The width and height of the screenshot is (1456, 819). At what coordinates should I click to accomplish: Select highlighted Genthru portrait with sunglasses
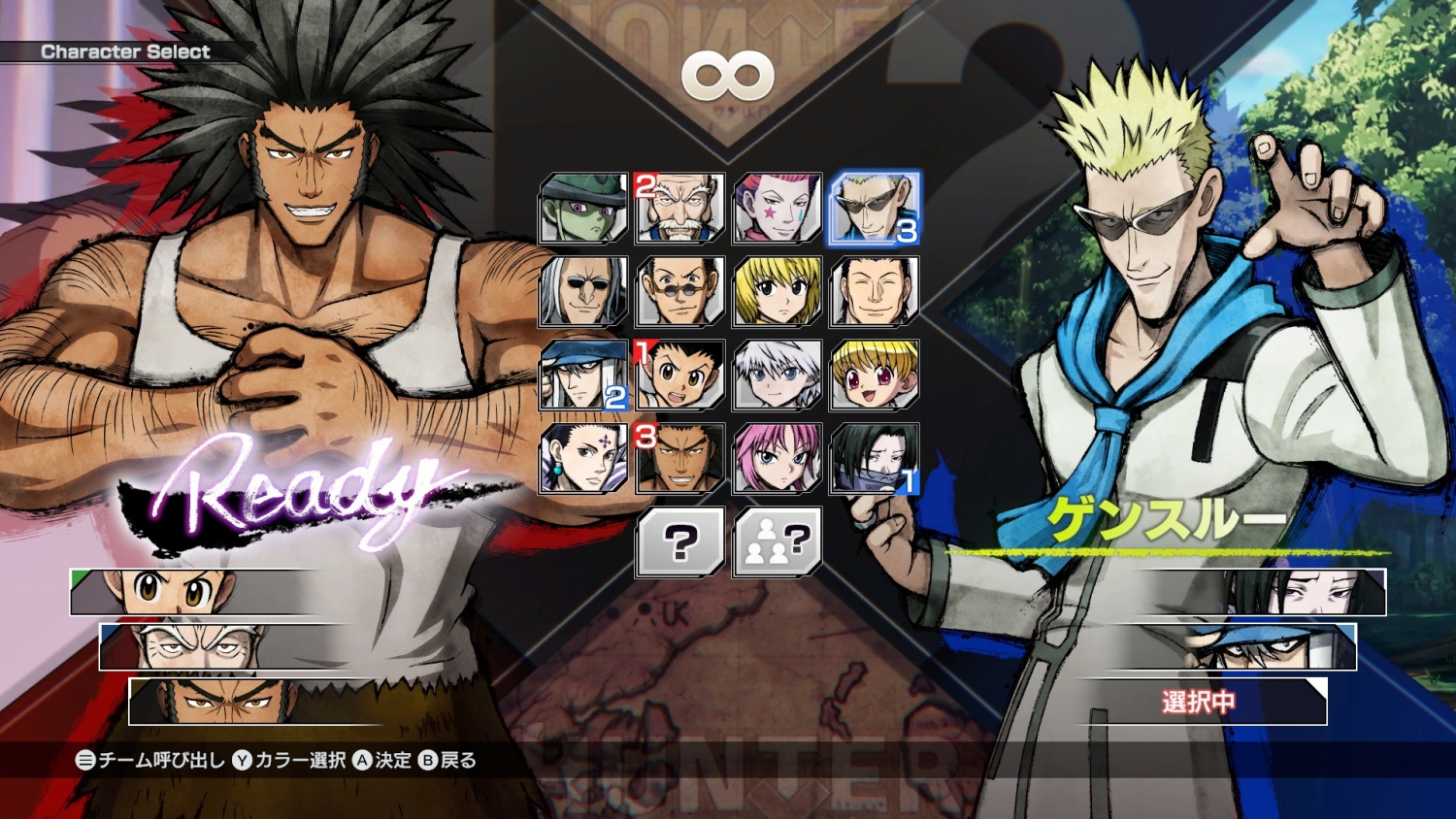pos(874,208)
